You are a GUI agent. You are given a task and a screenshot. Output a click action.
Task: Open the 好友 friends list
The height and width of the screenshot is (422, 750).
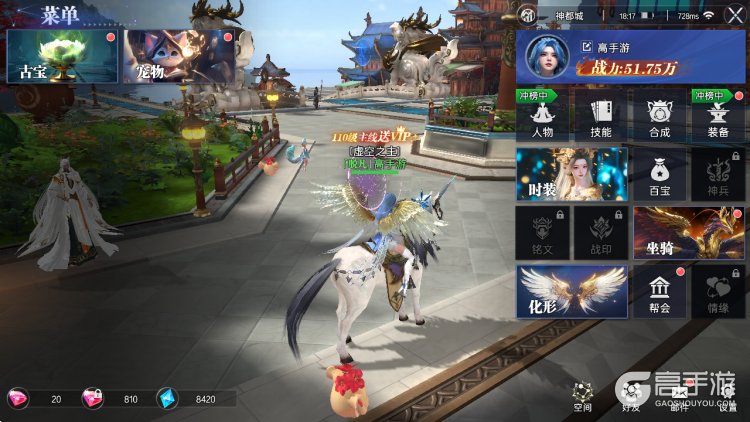click(x=631, y=397)
